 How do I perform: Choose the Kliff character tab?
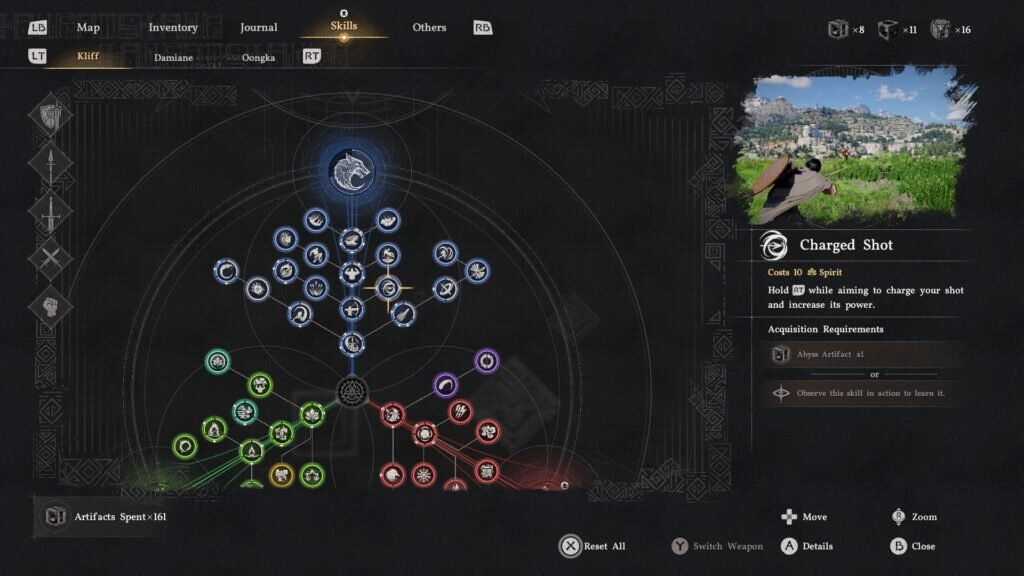pyautogui.click(x=88, y=57)
